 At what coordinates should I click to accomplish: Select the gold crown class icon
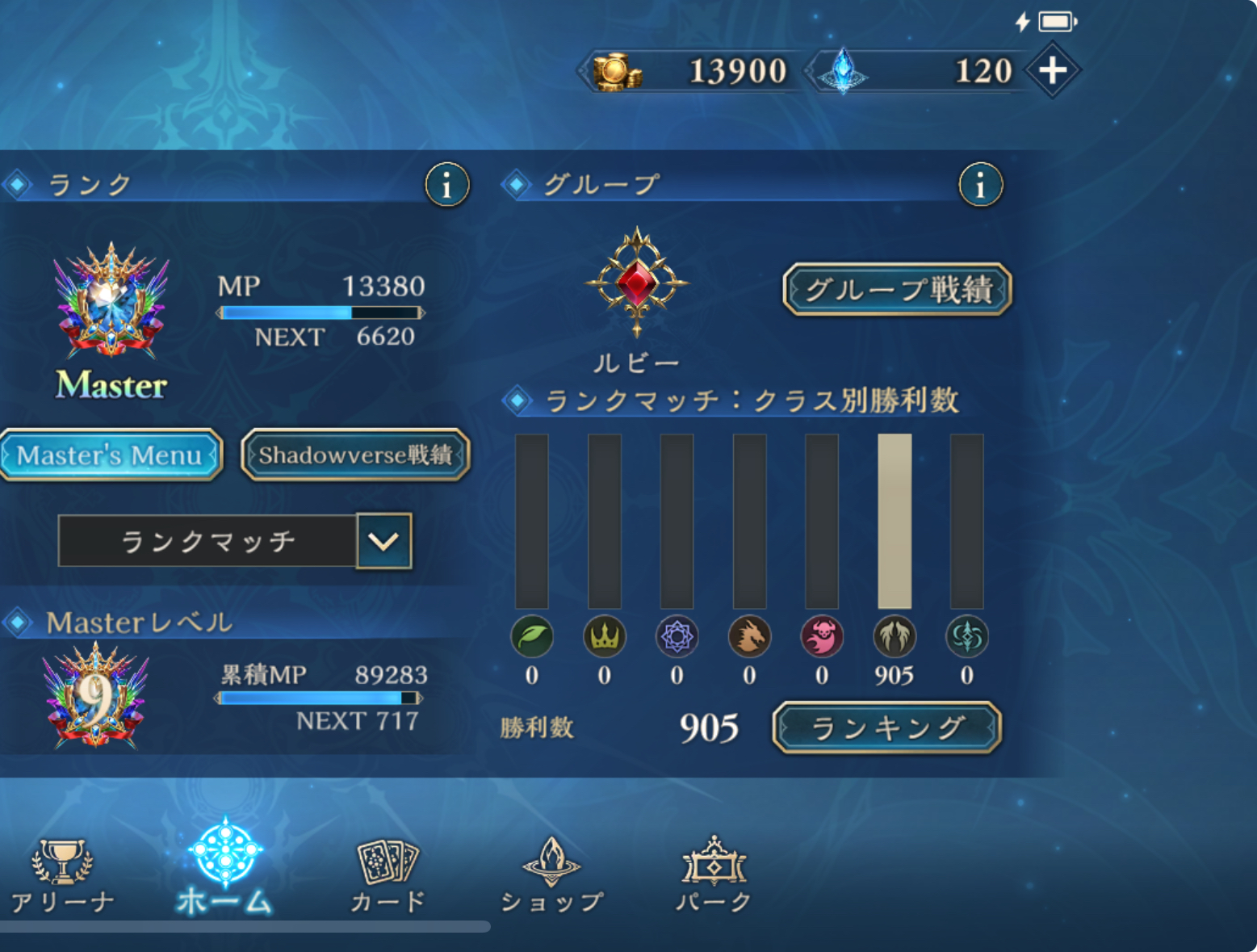(604, 636)
